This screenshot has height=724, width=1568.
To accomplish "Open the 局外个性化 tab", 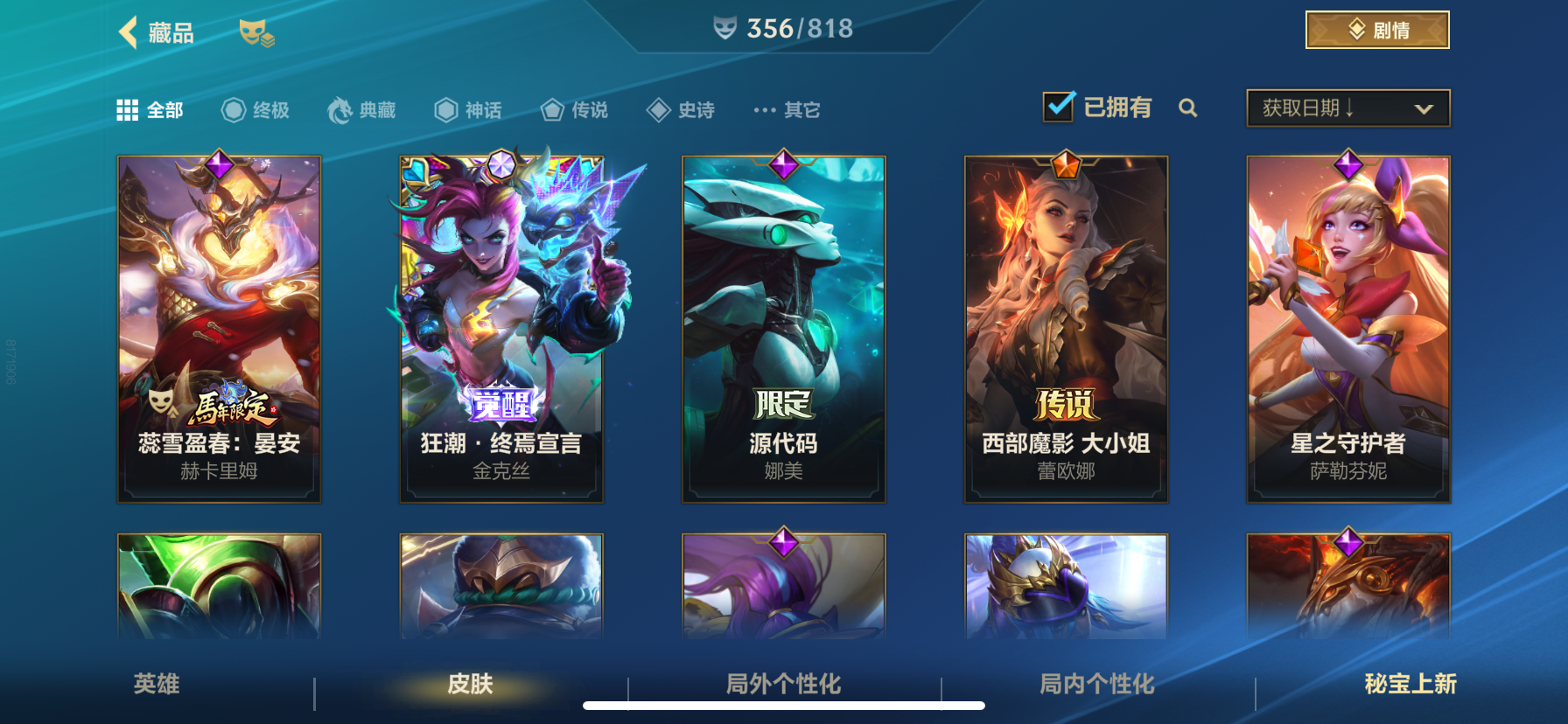I will pos(783,686).
